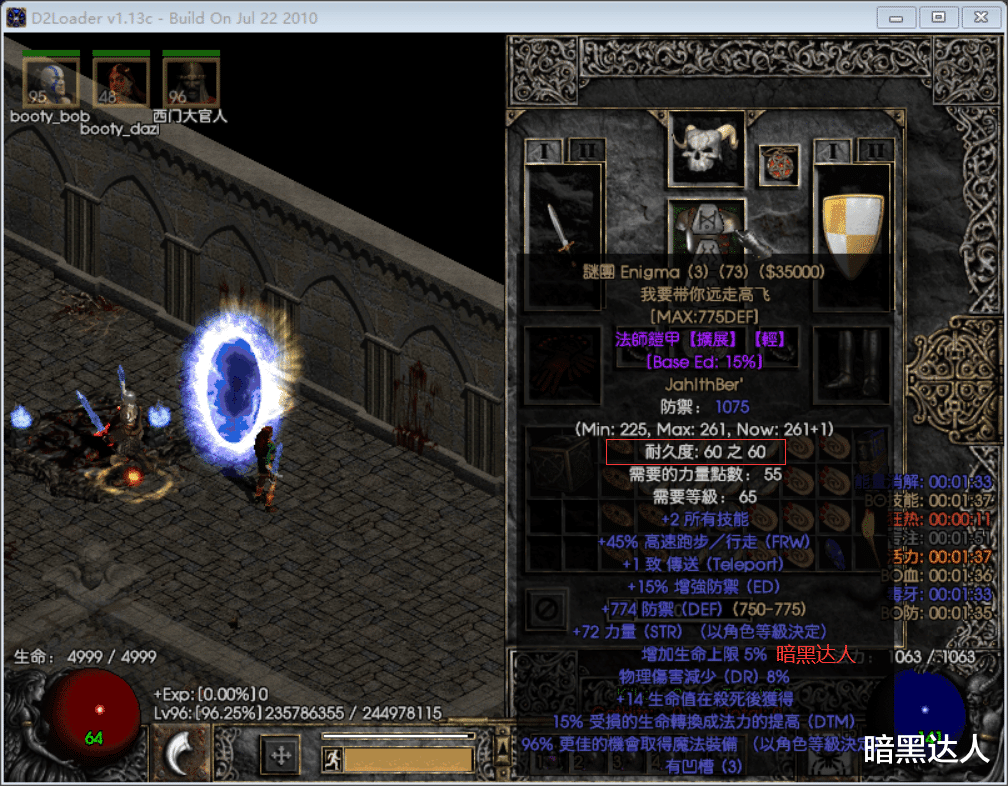Select the boots equipment slot
This screenshot has width=1008, height=786.
pyautogui.click(x=851, y=361)
